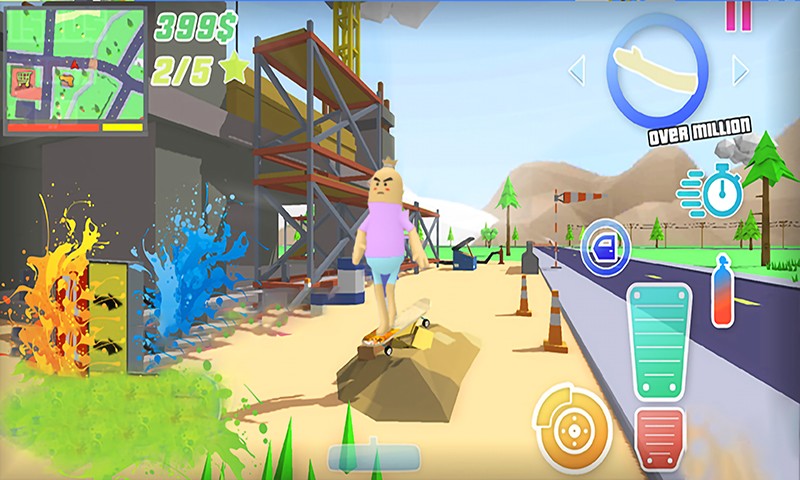This screenshot has width=800, height=480.
Task: Switch to the next weapon with right arrow
Action: pyautogui.click(x=740, y=70)
